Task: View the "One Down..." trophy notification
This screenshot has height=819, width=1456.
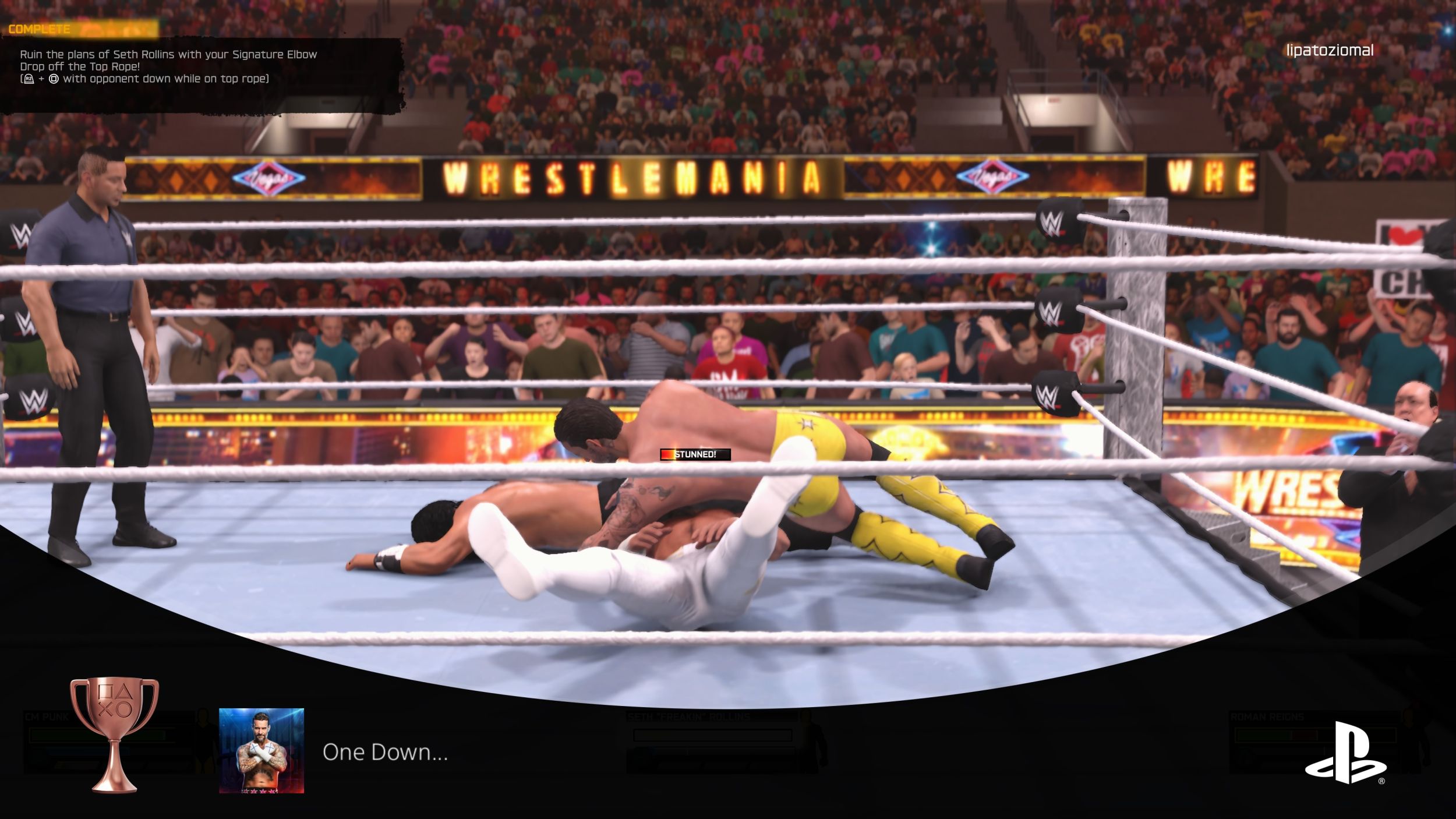Action: click(385, 752)
